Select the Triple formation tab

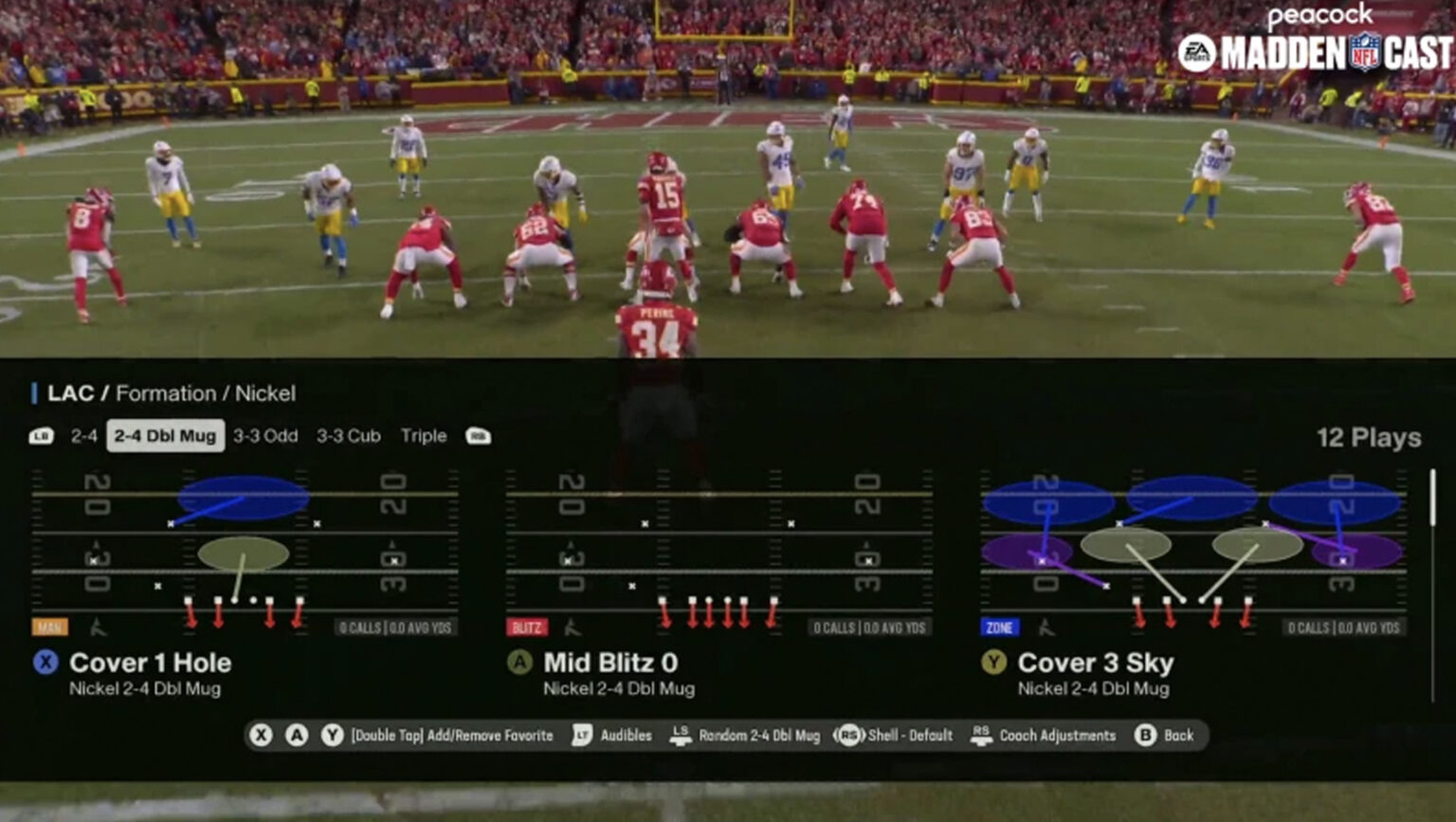click(x=423, y=436)
